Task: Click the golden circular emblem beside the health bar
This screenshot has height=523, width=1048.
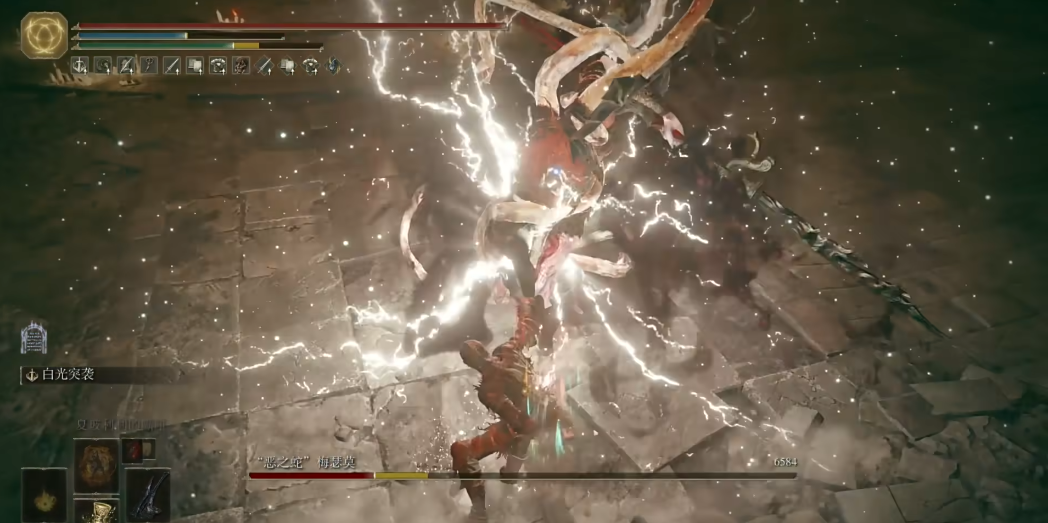Action: (44, 35)
